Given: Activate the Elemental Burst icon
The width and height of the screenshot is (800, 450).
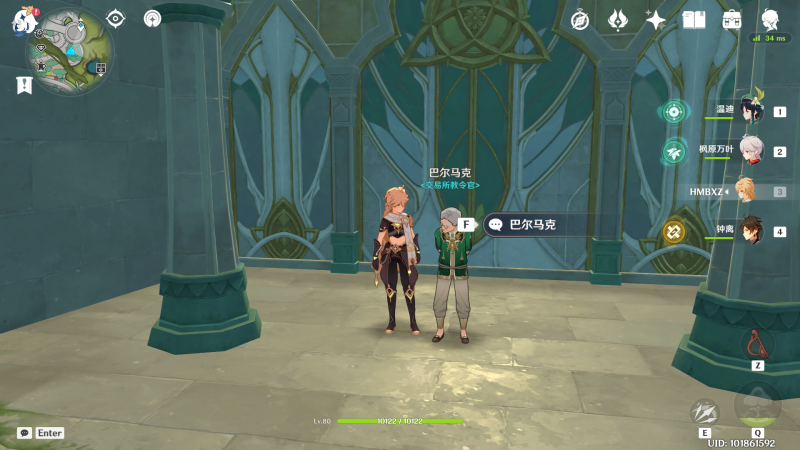Looking at the screenshot, I should click(x=757, y=405).
